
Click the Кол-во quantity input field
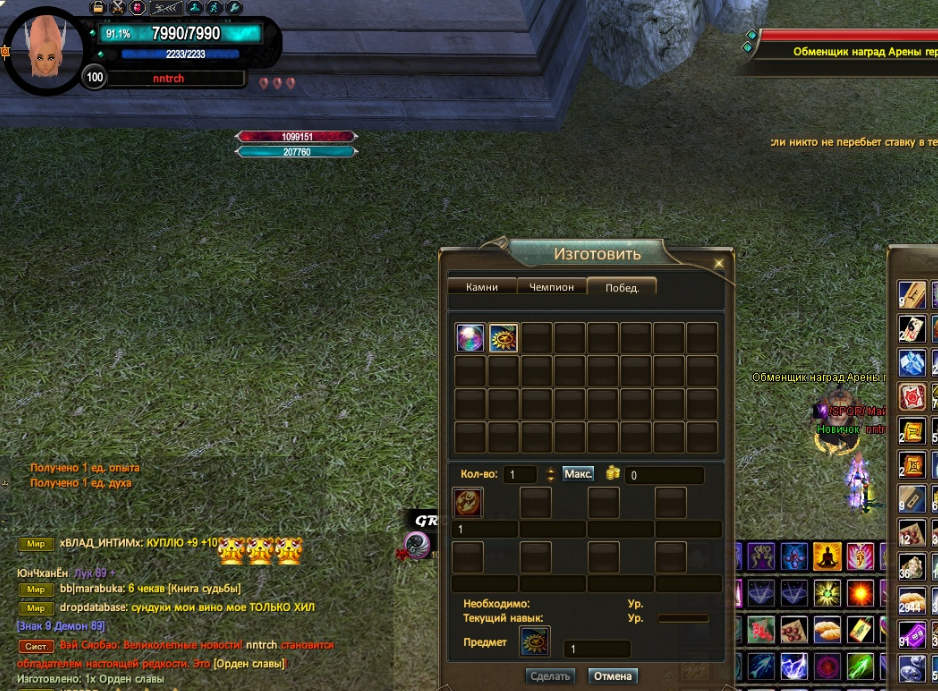pyautogui.click(x=520, y=475)
